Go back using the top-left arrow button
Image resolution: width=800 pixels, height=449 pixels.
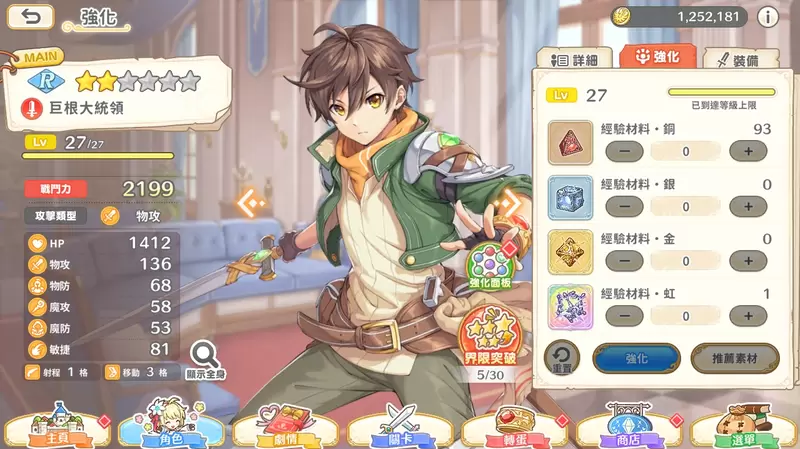pos(35,16)
